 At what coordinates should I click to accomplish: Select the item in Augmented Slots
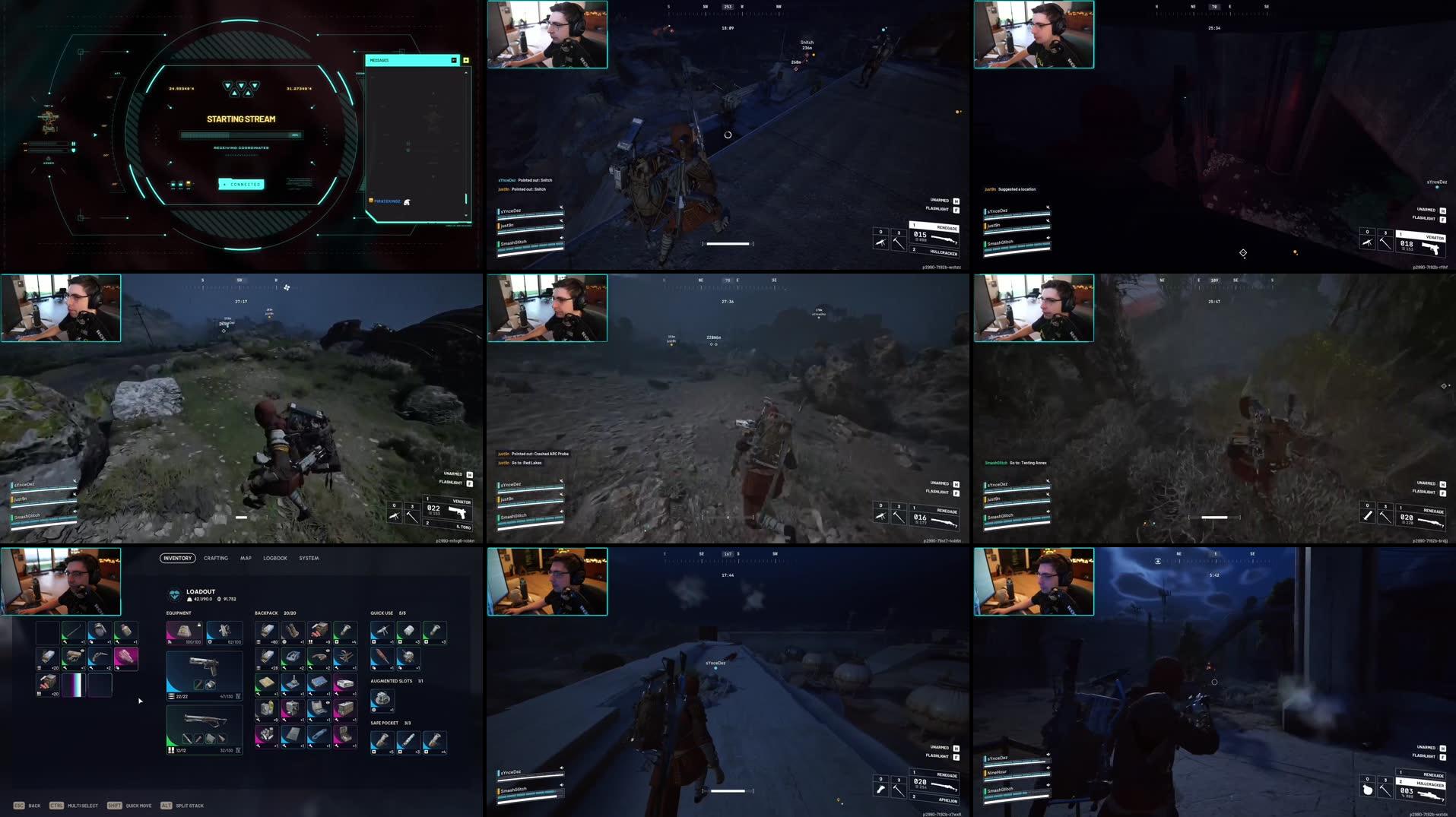click(382, 700)
